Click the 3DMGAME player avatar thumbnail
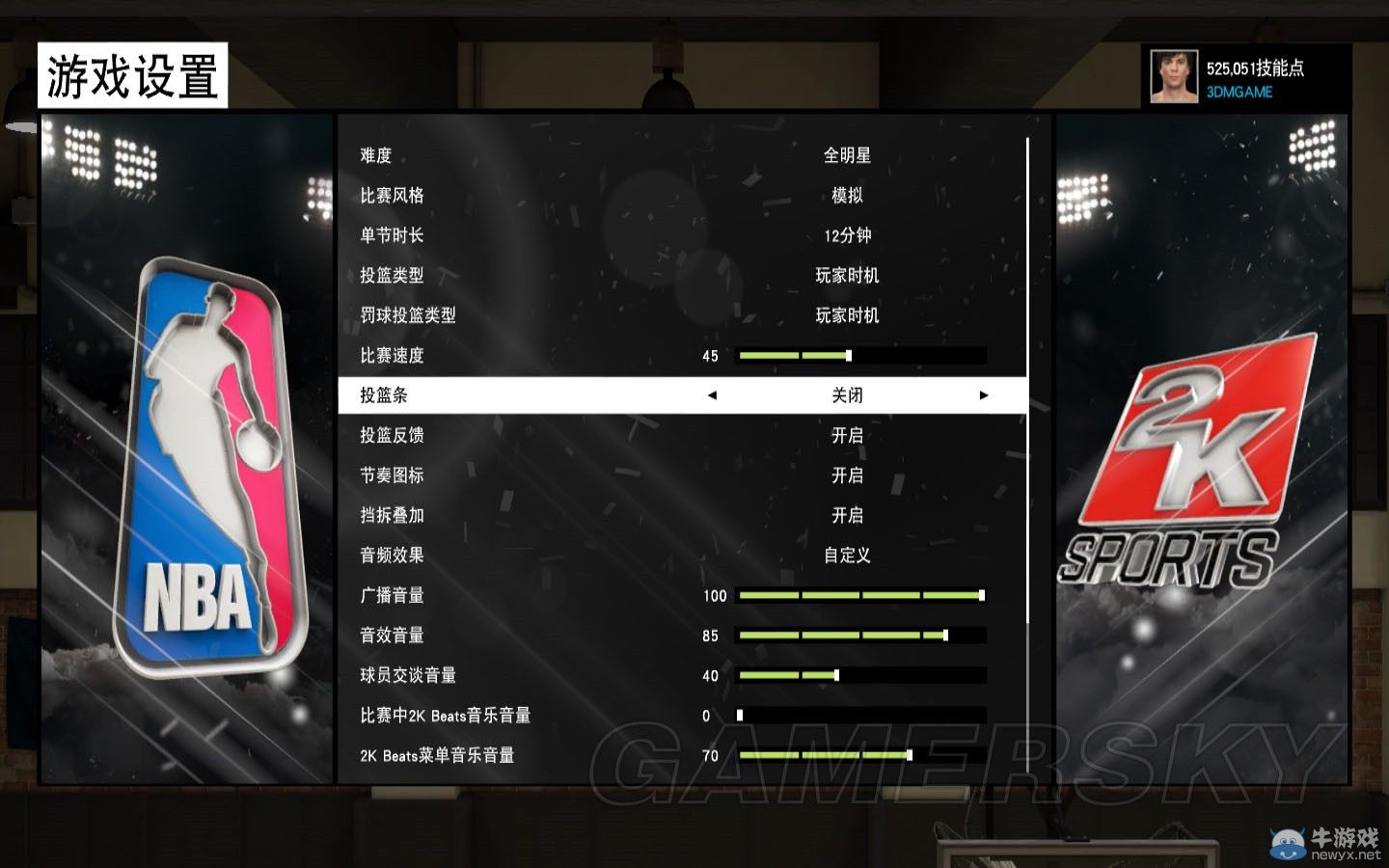The image size is (1389, 868). (1173, 73)
